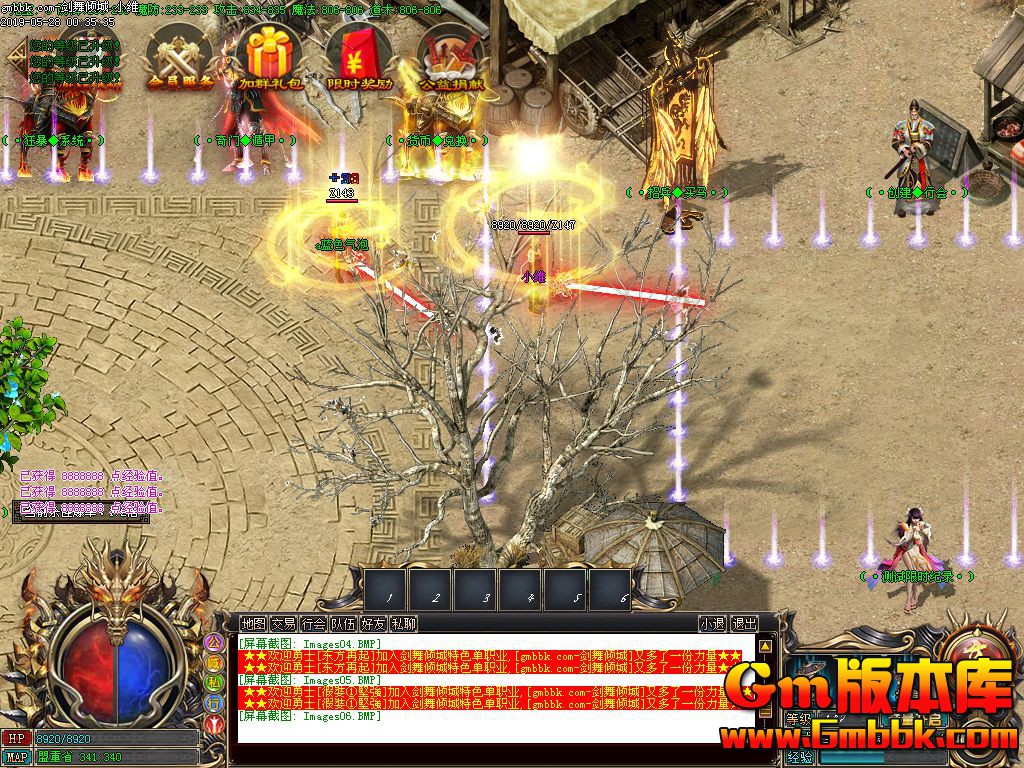The width and height of the screenshot is (1024, 768).
Task: Open the 好友 friends button
Action: [373, 623]
